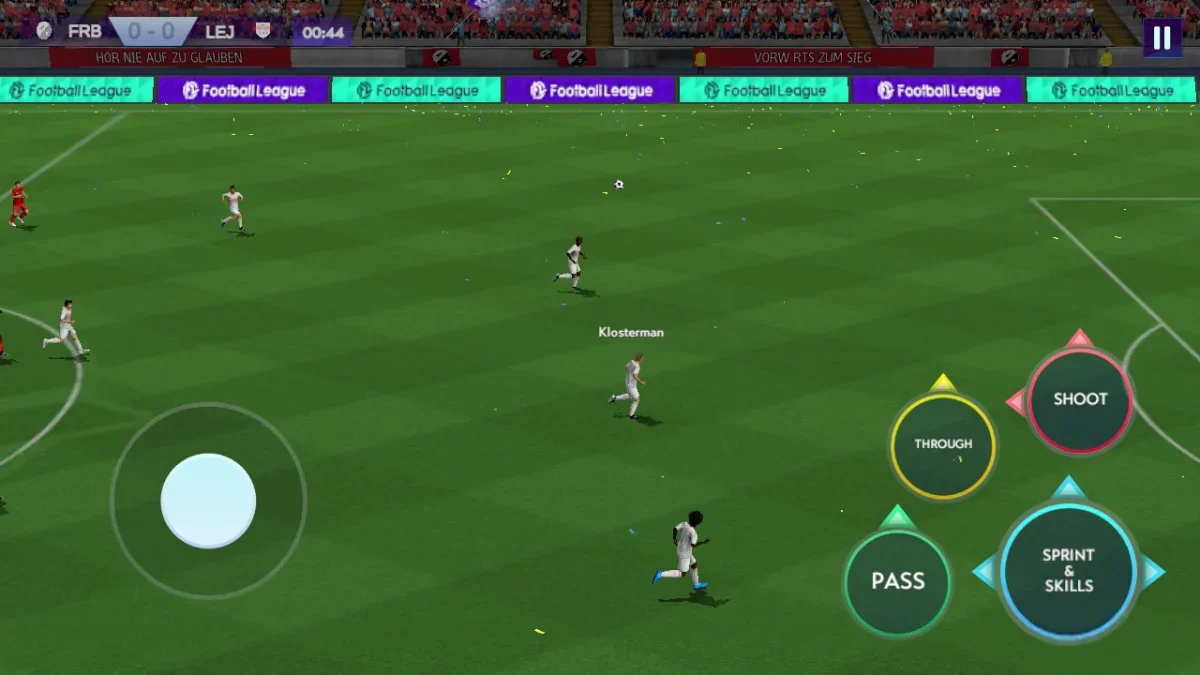
Task: Tap the PASS button
Action: [897, 582]
